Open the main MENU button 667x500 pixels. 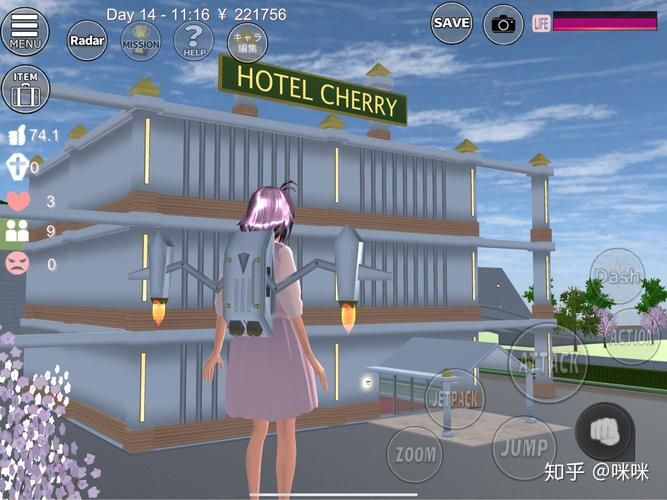(x=25, y=30)
